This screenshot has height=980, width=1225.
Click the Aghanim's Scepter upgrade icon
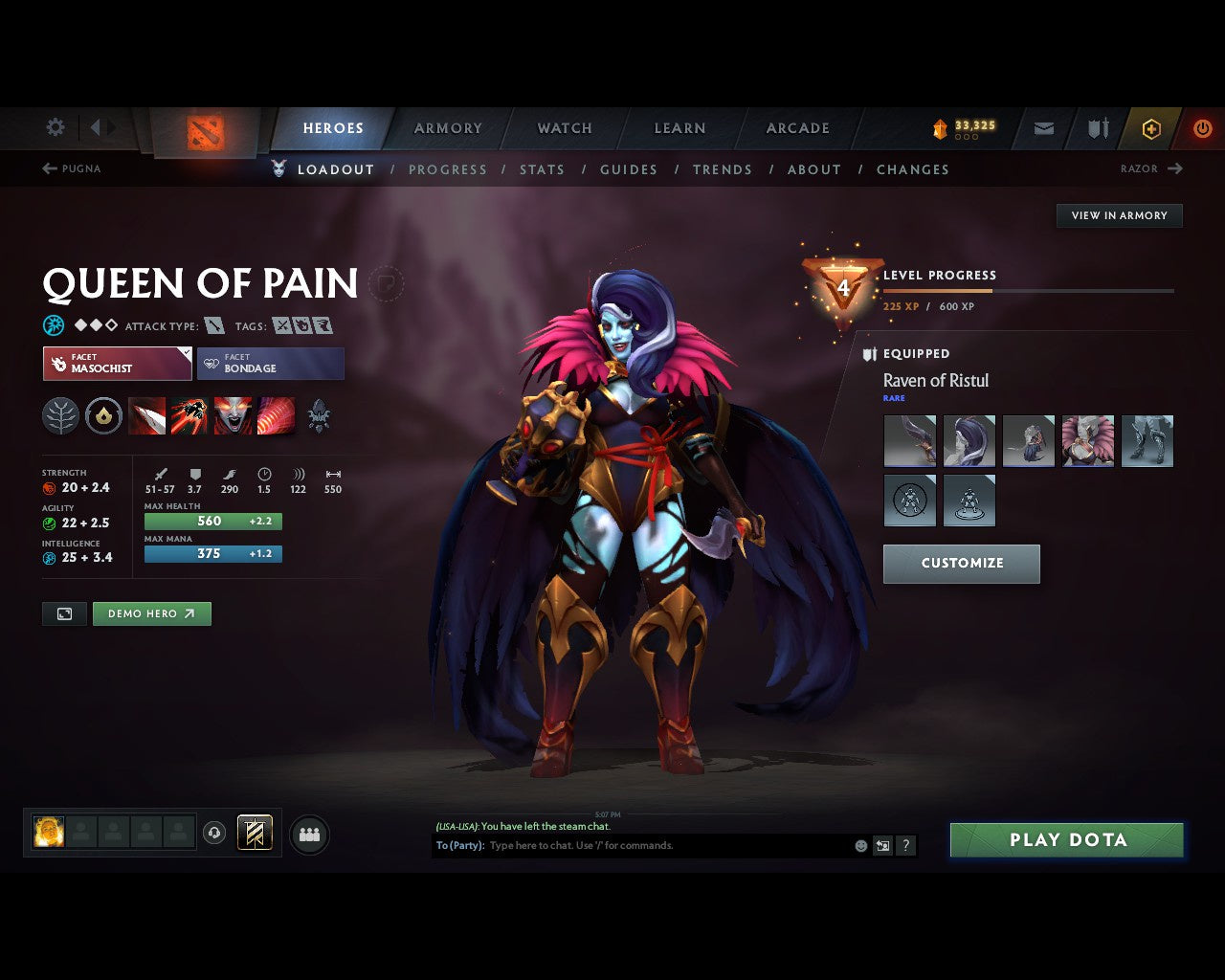pos(319,415)
